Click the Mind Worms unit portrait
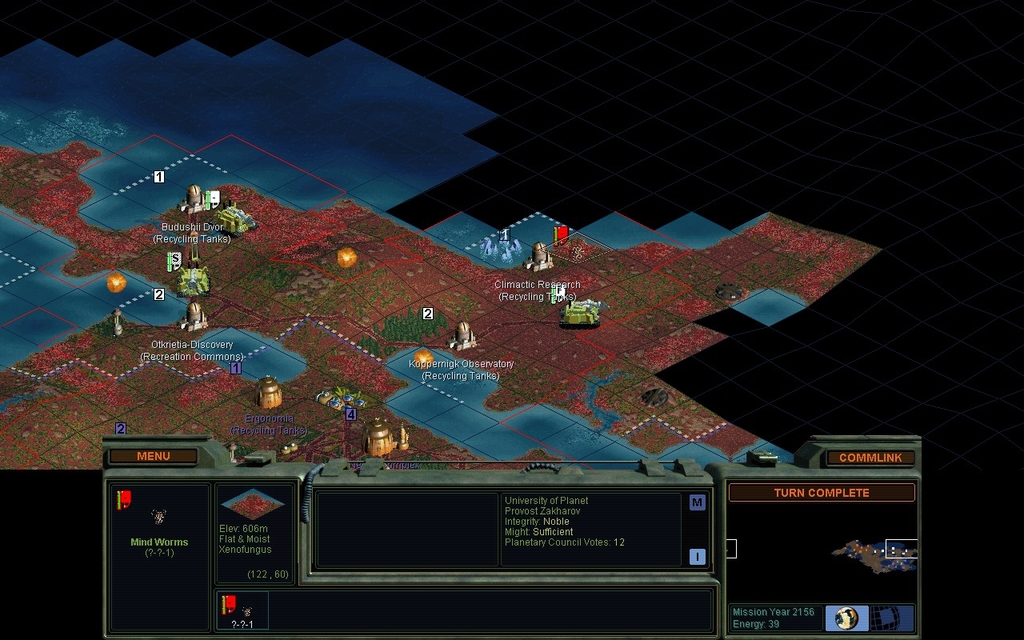 [158, 516]
